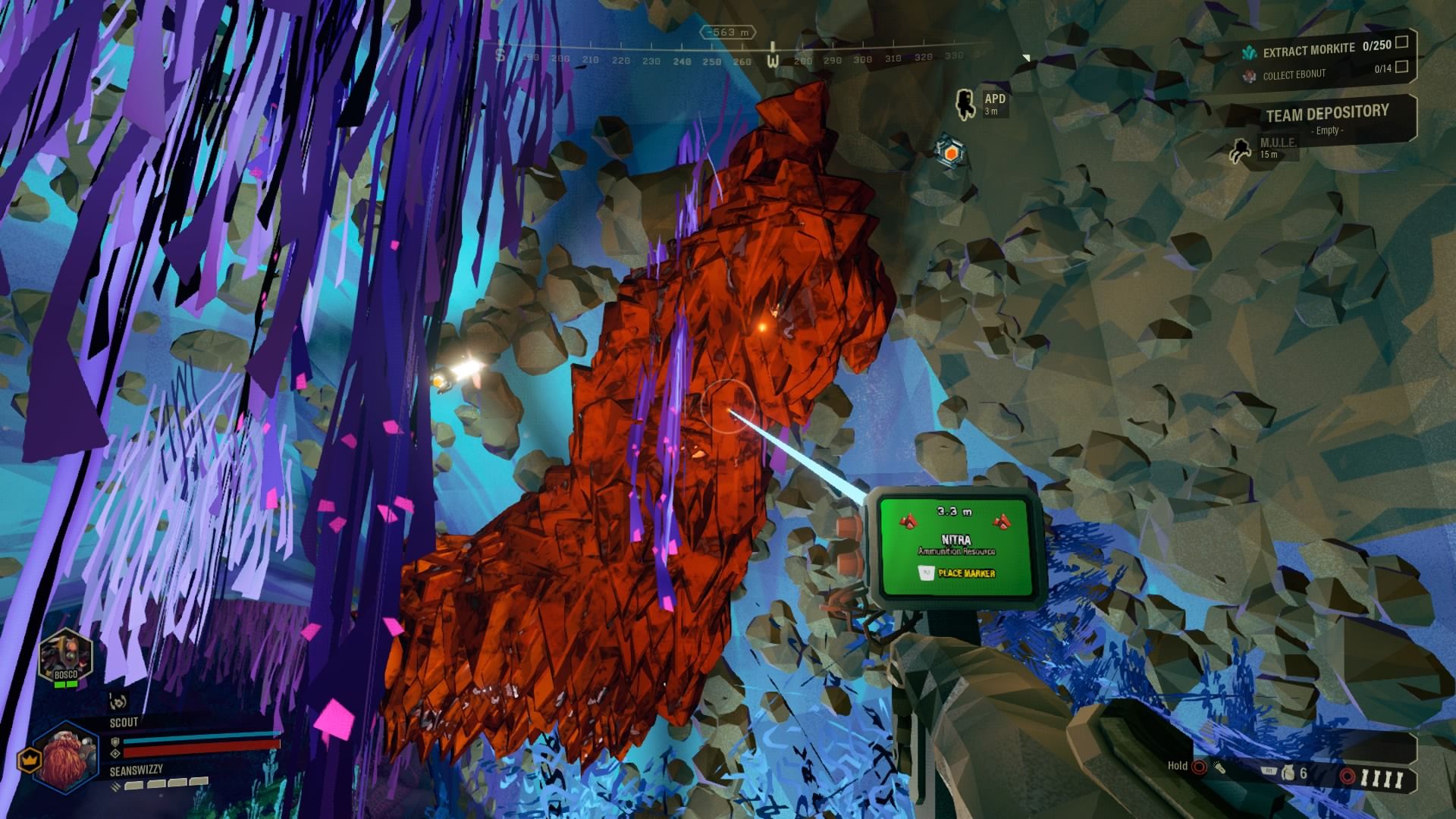Select the SCOUT class label
The width and height of the screenshot is (1456, 819).
coord(124,722)
